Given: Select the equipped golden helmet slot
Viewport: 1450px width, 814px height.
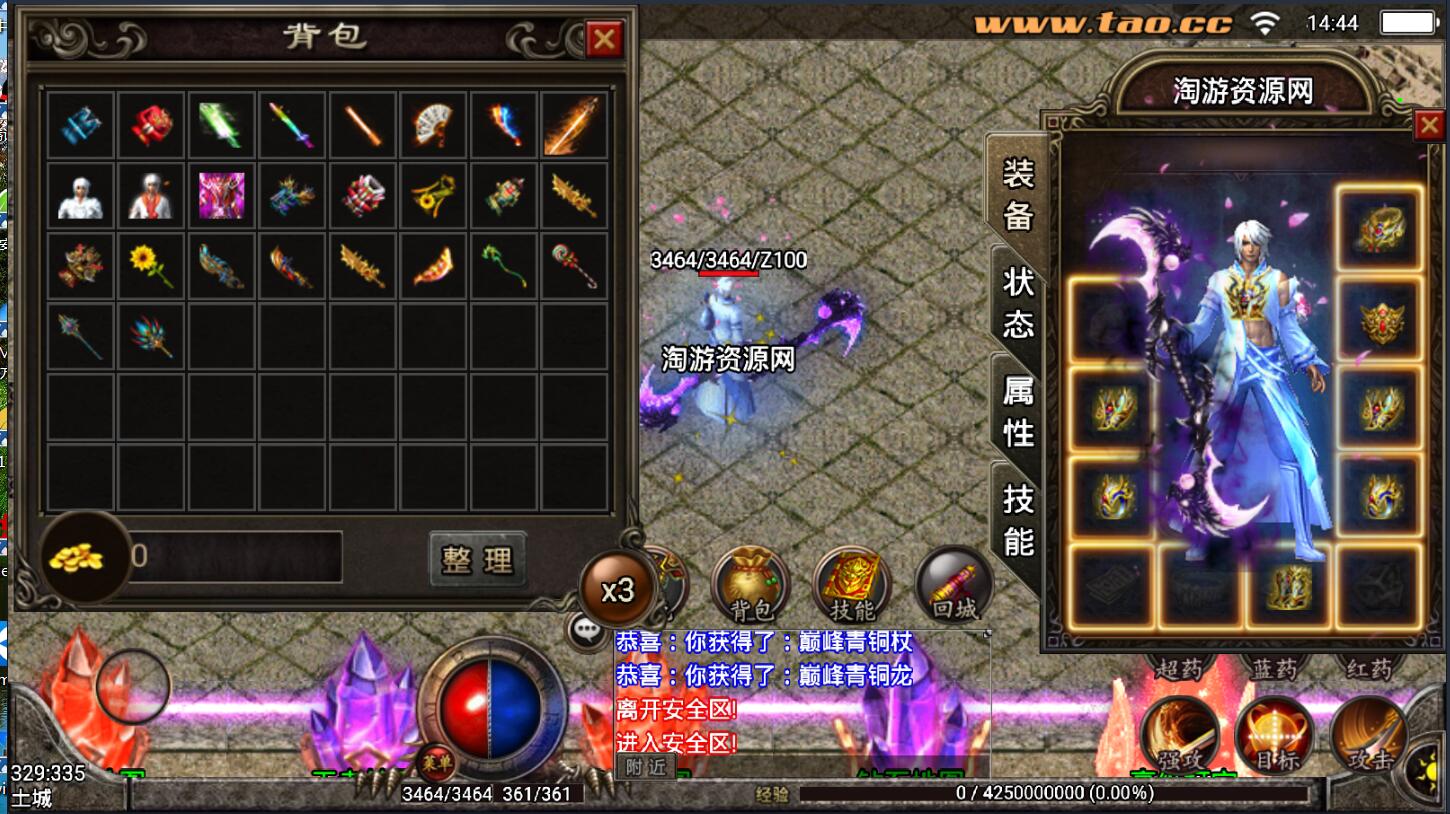Looking at the screenshot, I should pyautogui.click(x=1381, y=230).
